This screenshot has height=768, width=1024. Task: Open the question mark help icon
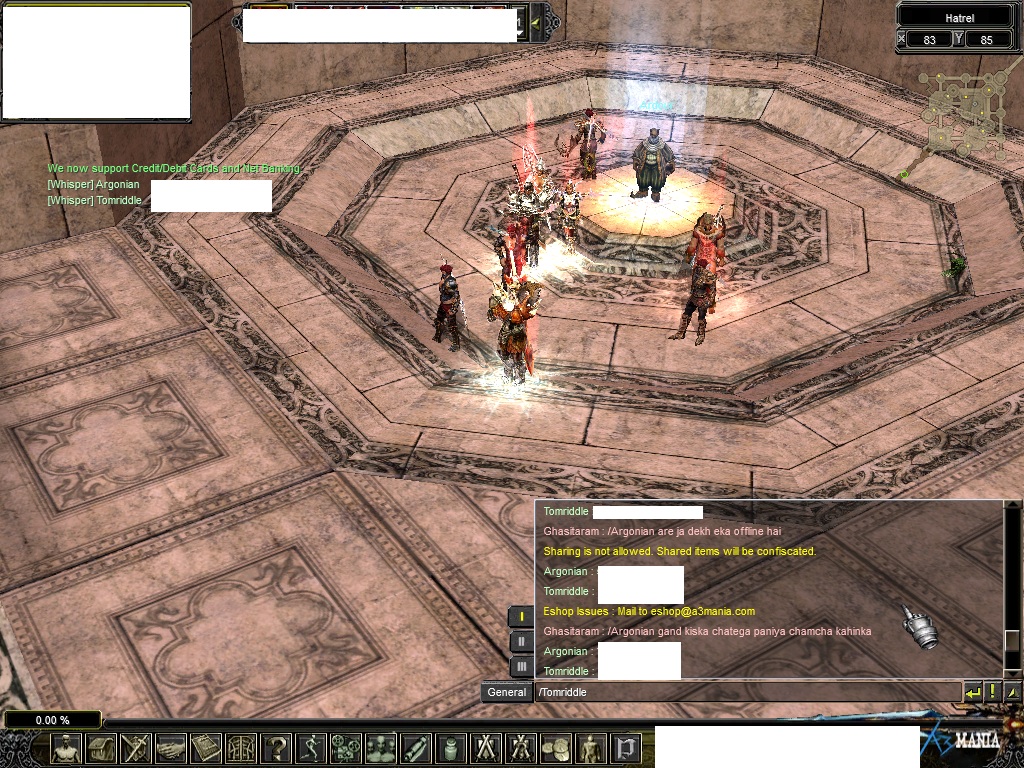276,748
